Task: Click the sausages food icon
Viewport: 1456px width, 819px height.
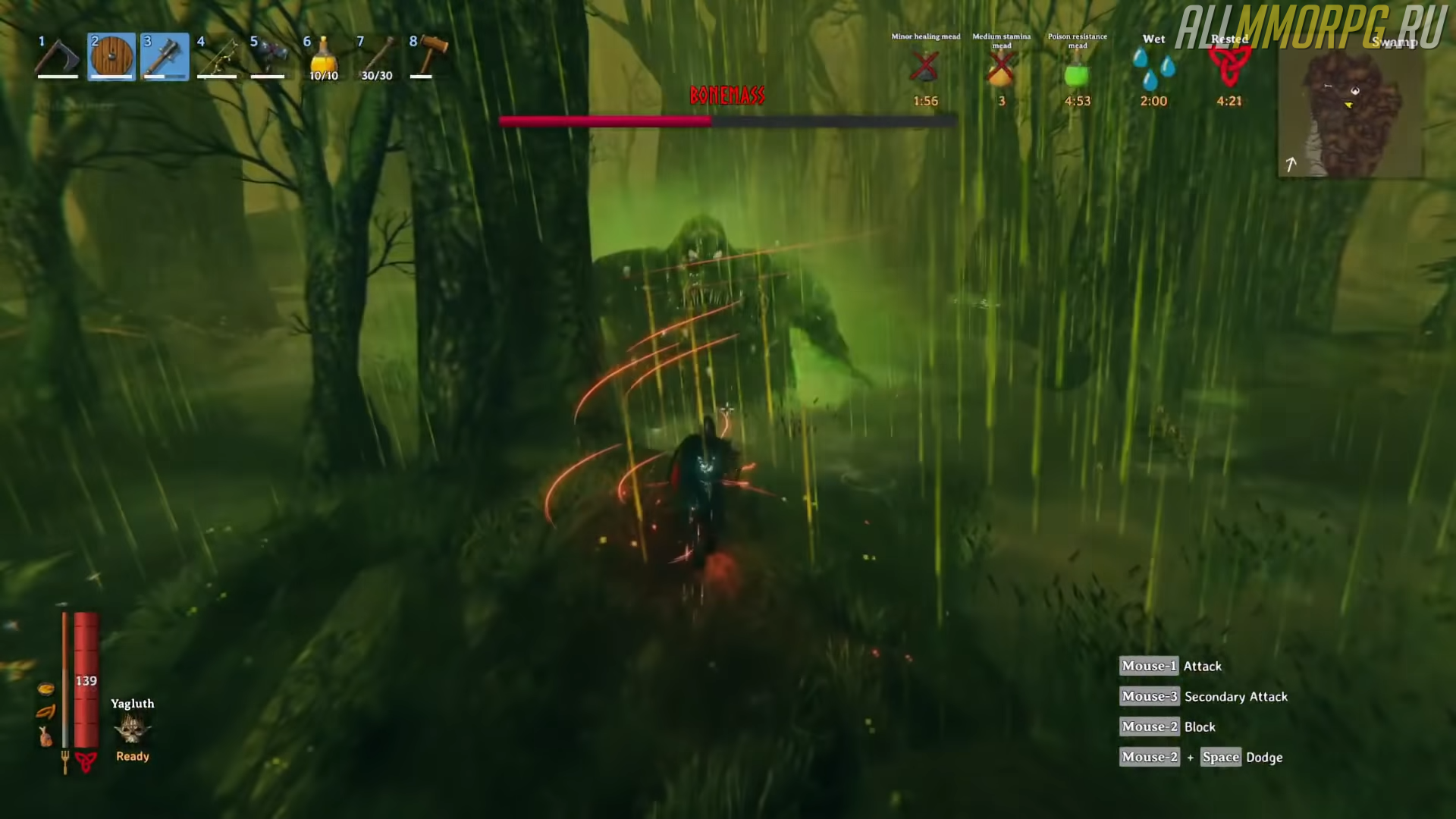Action: pyautogui.click(x=45, y=712)
